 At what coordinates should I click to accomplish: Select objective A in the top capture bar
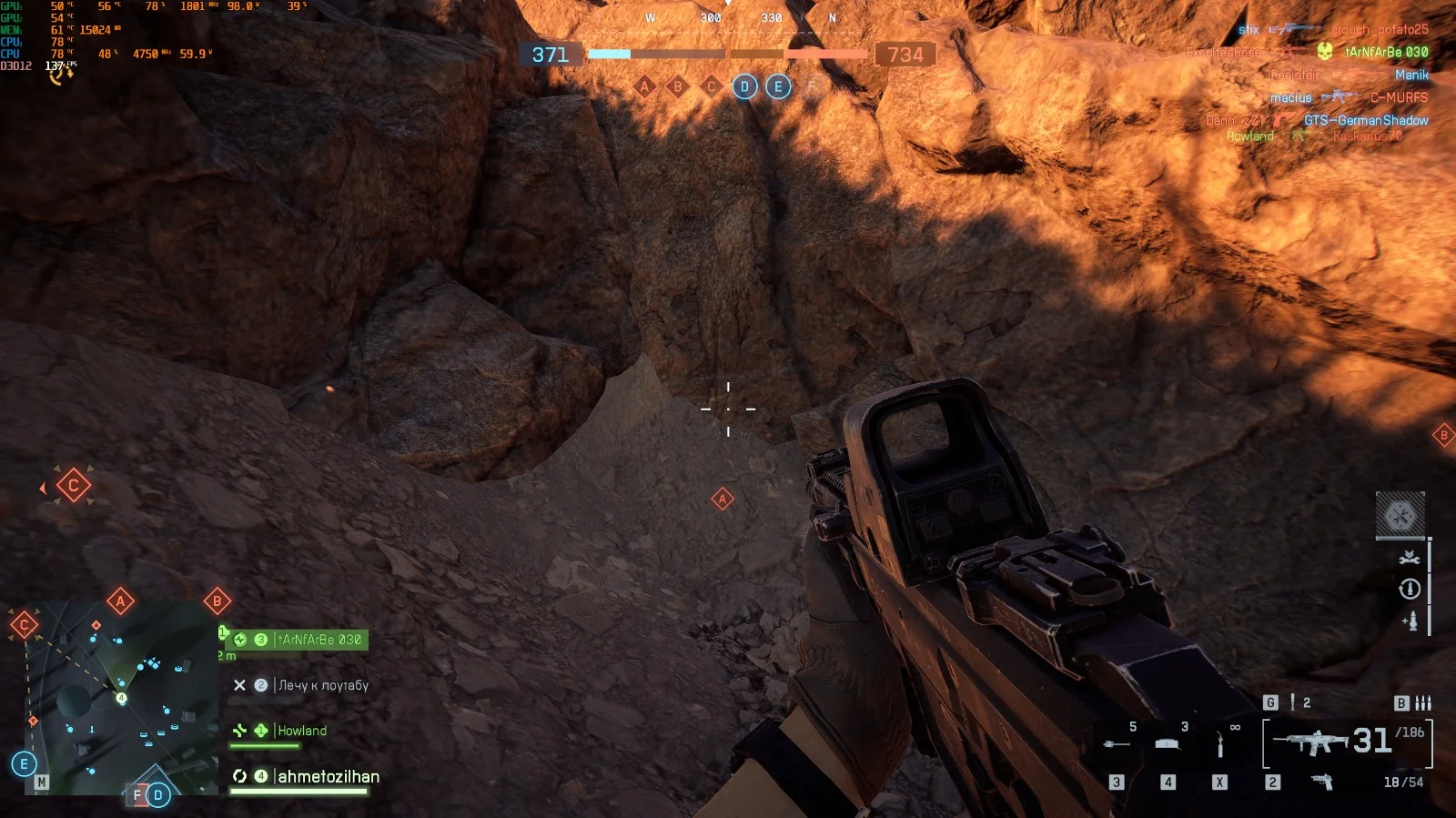click(645, 87)
